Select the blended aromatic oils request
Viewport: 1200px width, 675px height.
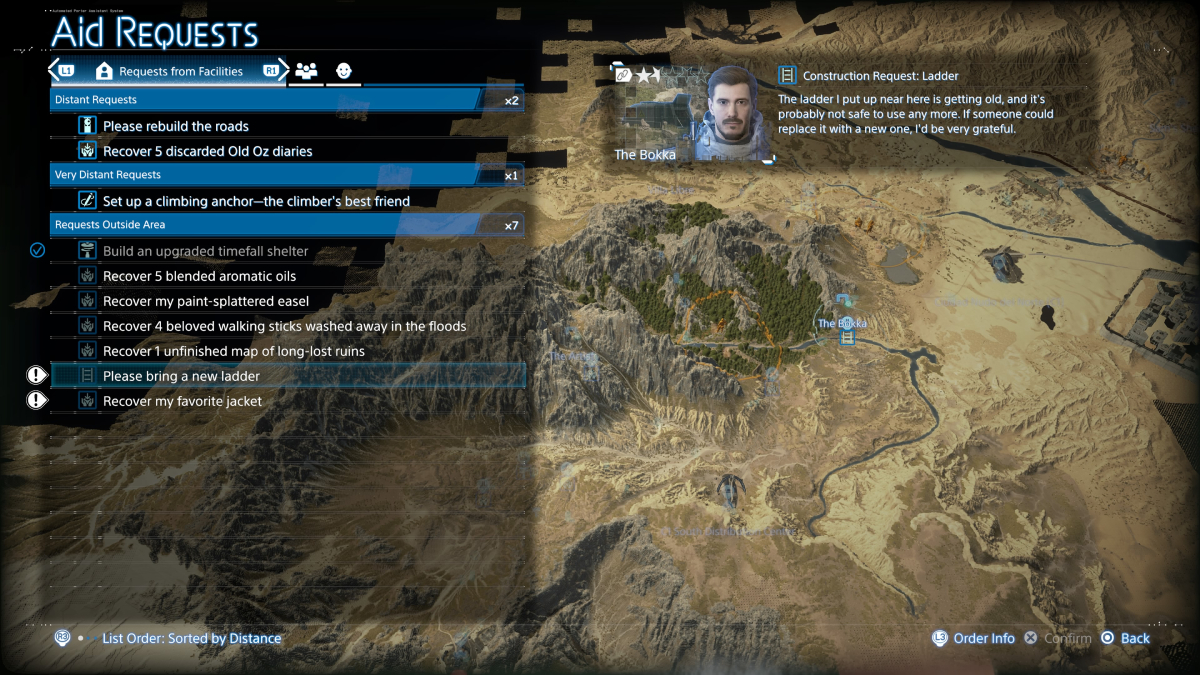coord(199,276)
